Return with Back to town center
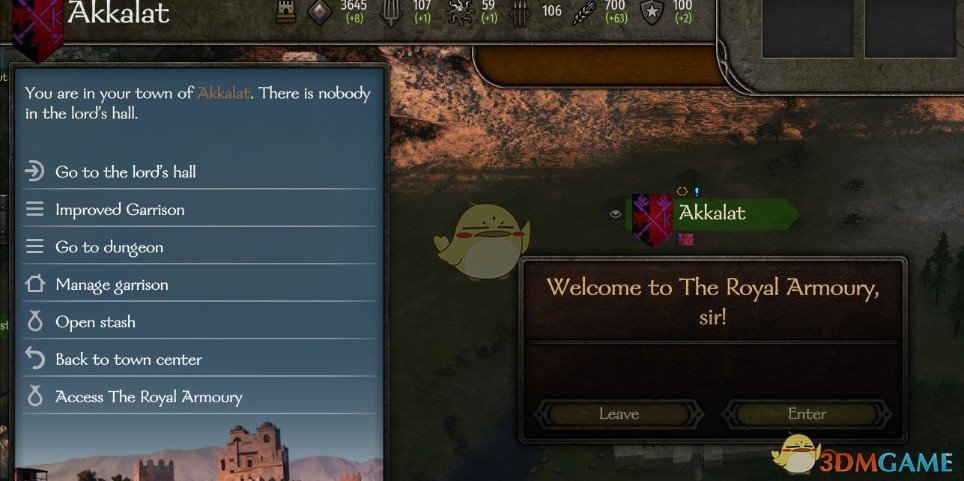This screenshot has height=481, width=964. (128, 360)
